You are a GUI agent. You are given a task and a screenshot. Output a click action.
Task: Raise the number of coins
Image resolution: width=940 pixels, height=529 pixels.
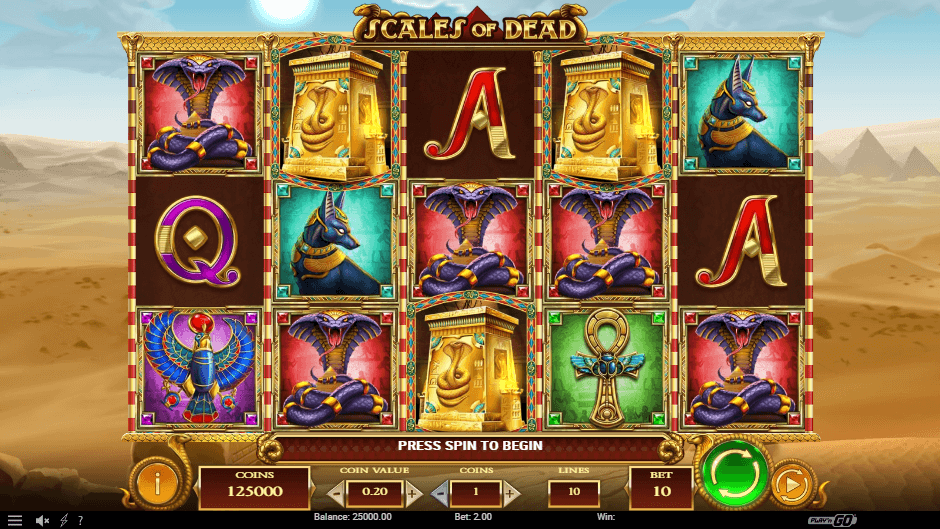tap(511, 493)
